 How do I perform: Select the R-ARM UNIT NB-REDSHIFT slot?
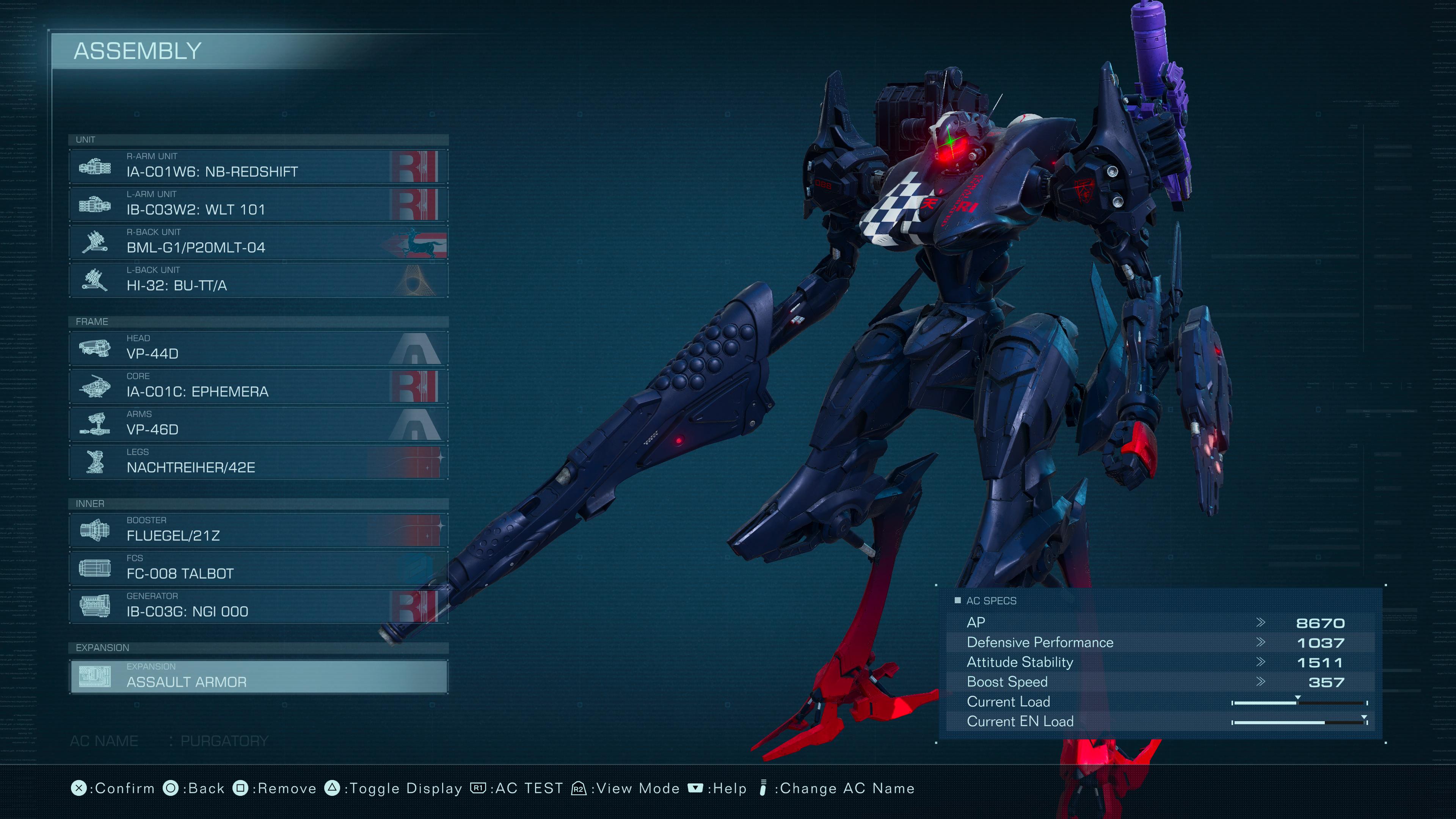pyautogui.click(x=258, y=166)
